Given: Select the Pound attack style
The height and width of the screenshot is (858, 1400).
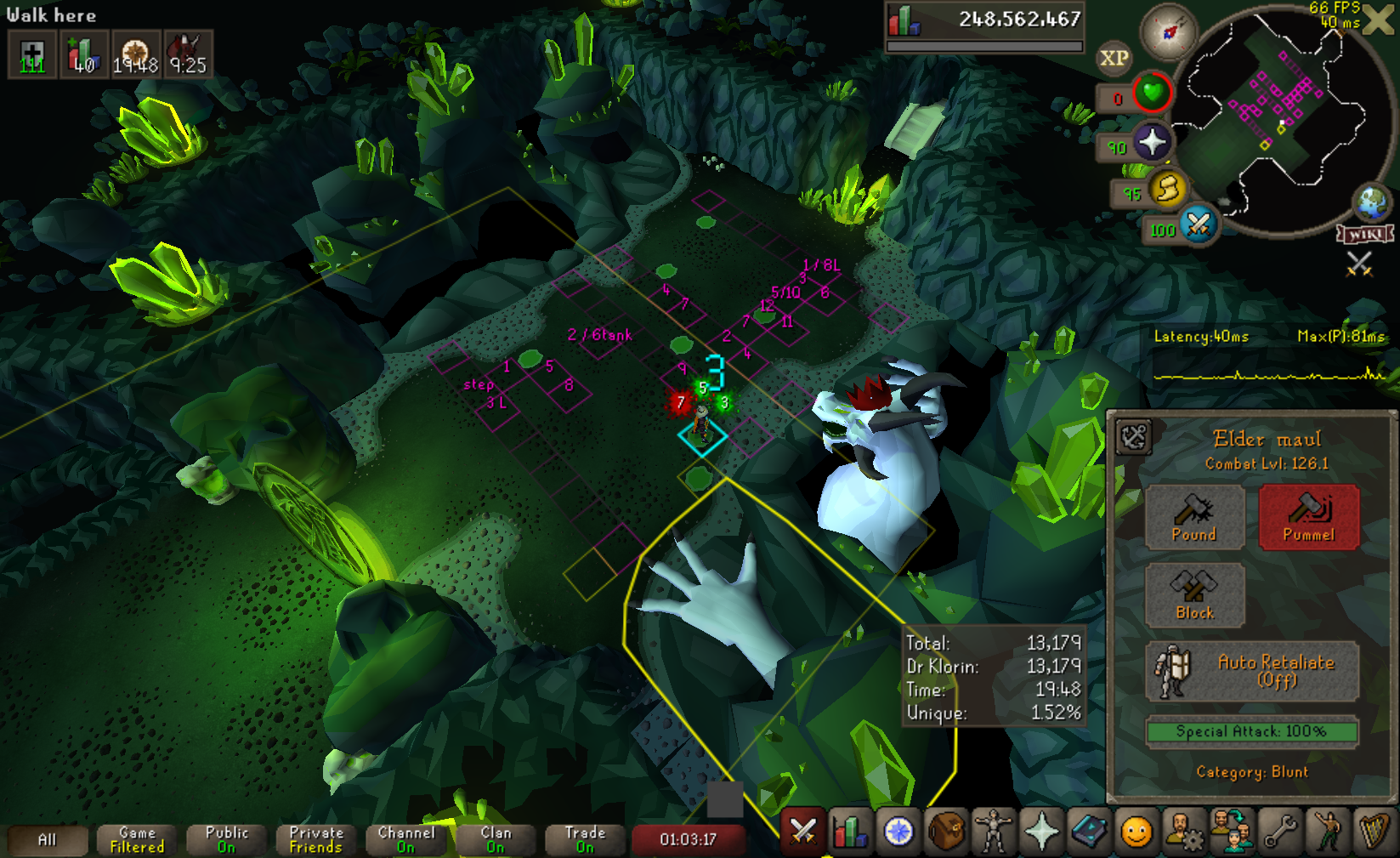Looking at the screenshot, I should pyautogui.click(x=1194, y=516).
